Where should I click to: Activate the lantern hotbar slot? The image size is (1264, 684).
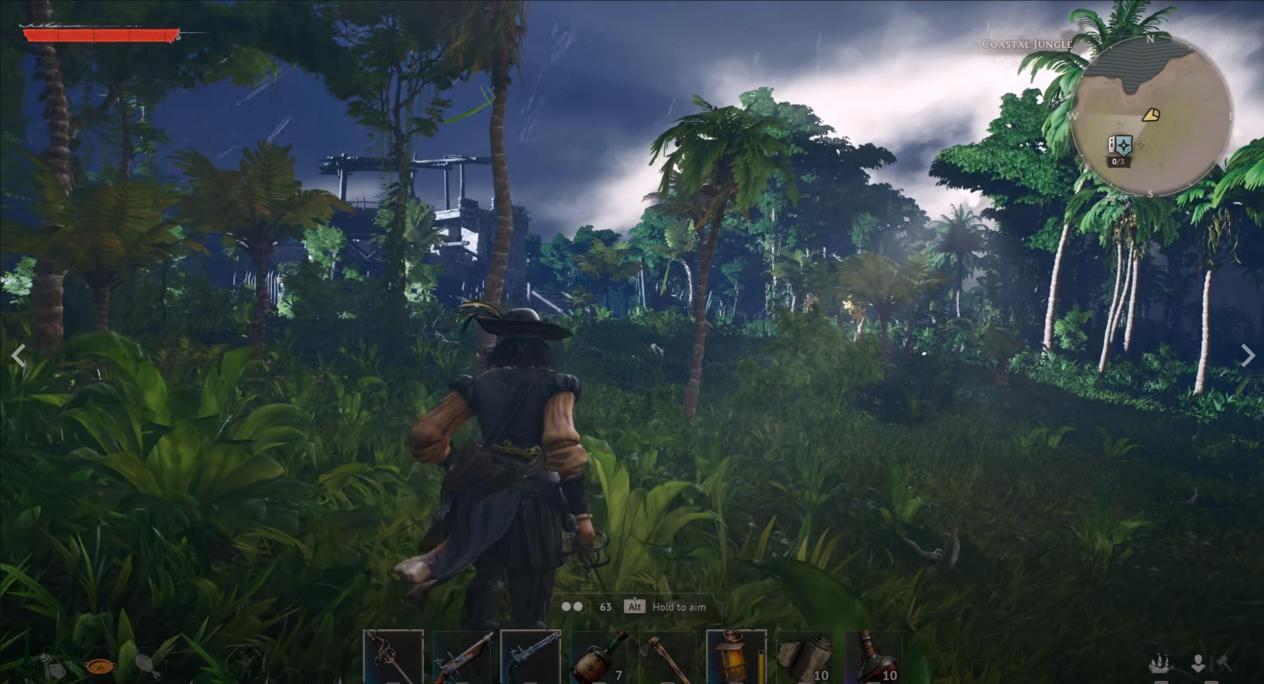(736, 657)
